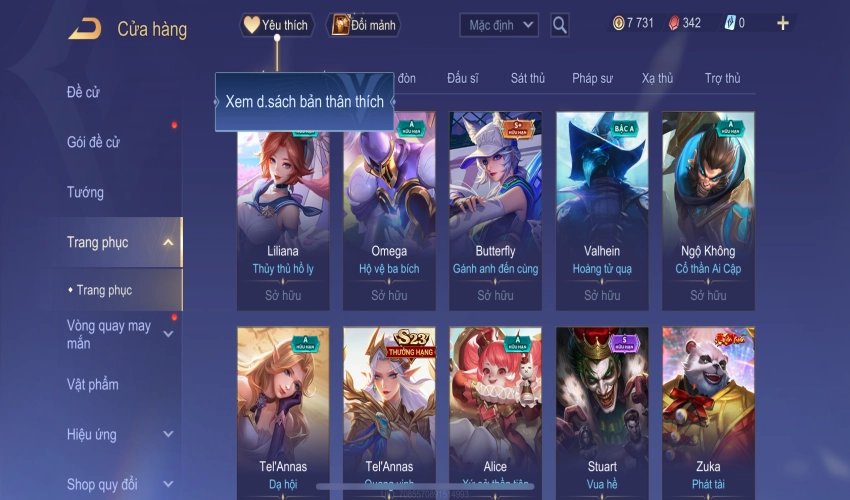
Task: Open the Tướng heroes section
Action: (85, 192)
